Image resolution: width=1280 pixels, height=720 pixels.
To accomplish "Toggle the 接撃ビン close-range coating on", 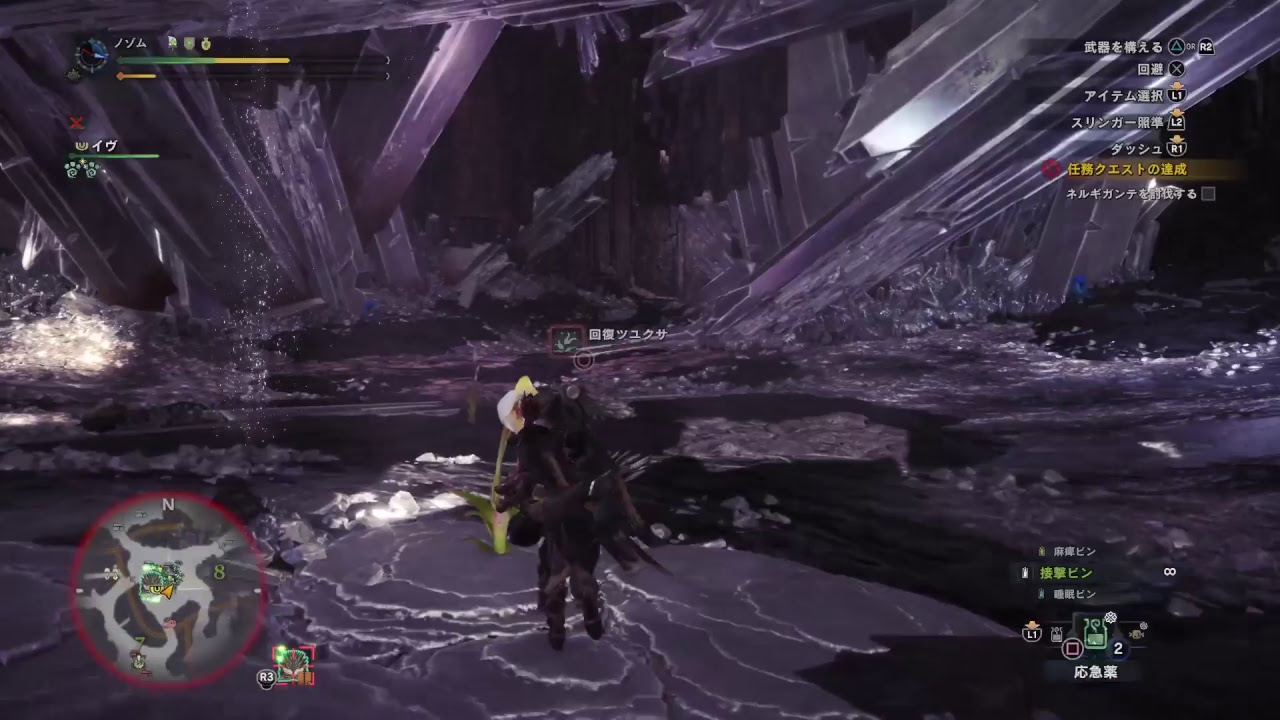I will pyautogui.click(x=1065, y=573).
